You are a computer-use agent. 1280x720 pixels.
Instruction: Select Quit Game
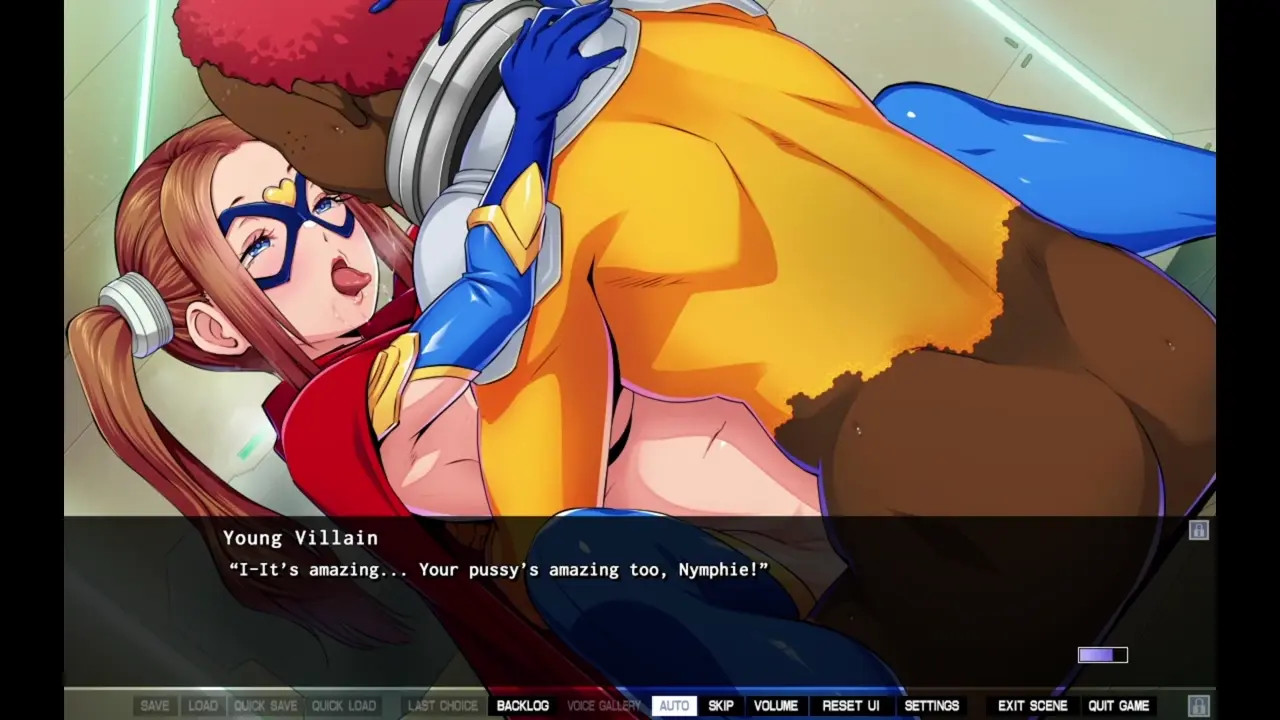(x=1119, y=706)
